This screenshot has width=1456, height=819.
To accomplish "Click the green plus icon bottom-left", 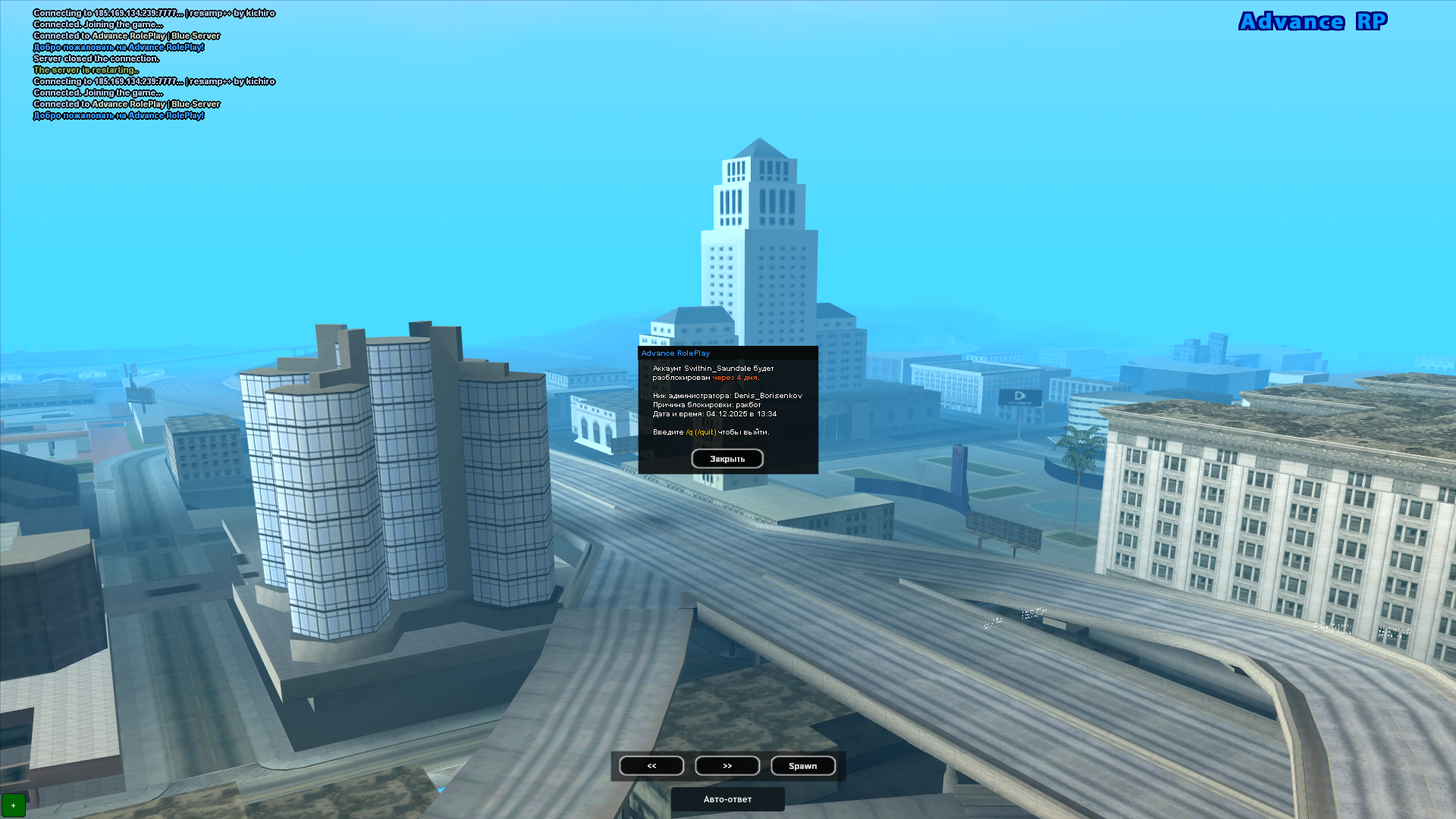I will tap(15, 805).
